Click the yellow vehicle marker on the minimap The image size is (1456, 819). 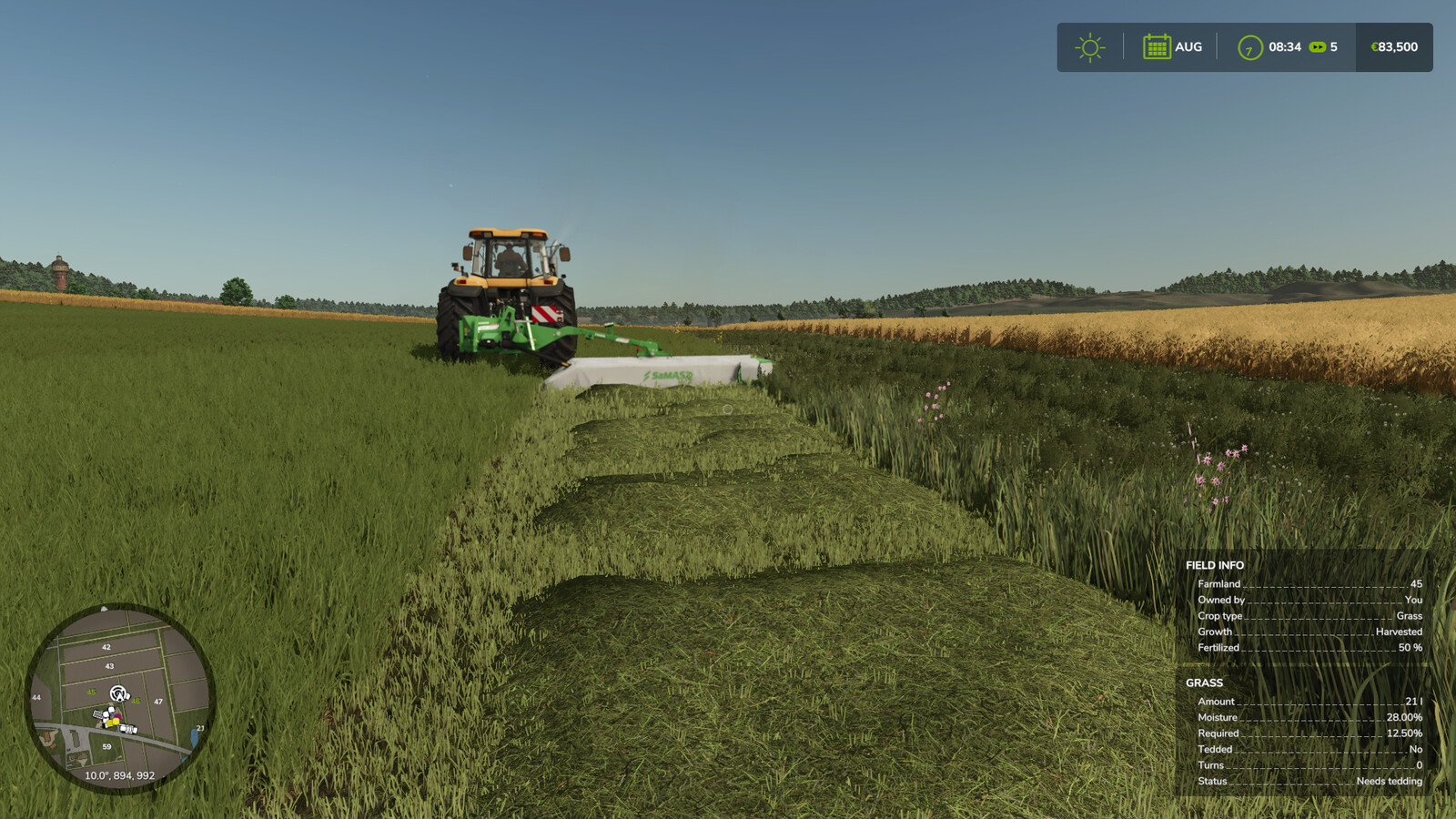(x=116, y=722)
